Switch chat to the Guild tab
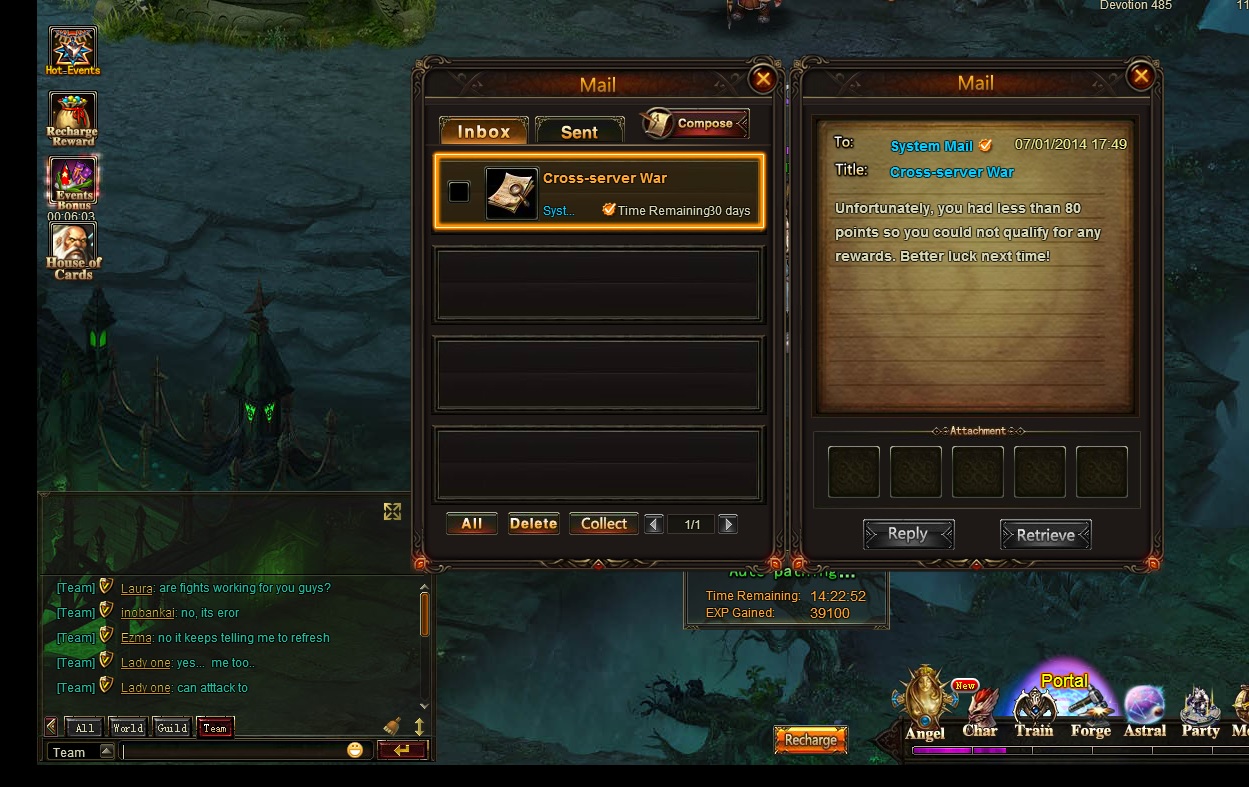Image resolution: width=1249 pixels, height=787 pixels. (172, 728)
